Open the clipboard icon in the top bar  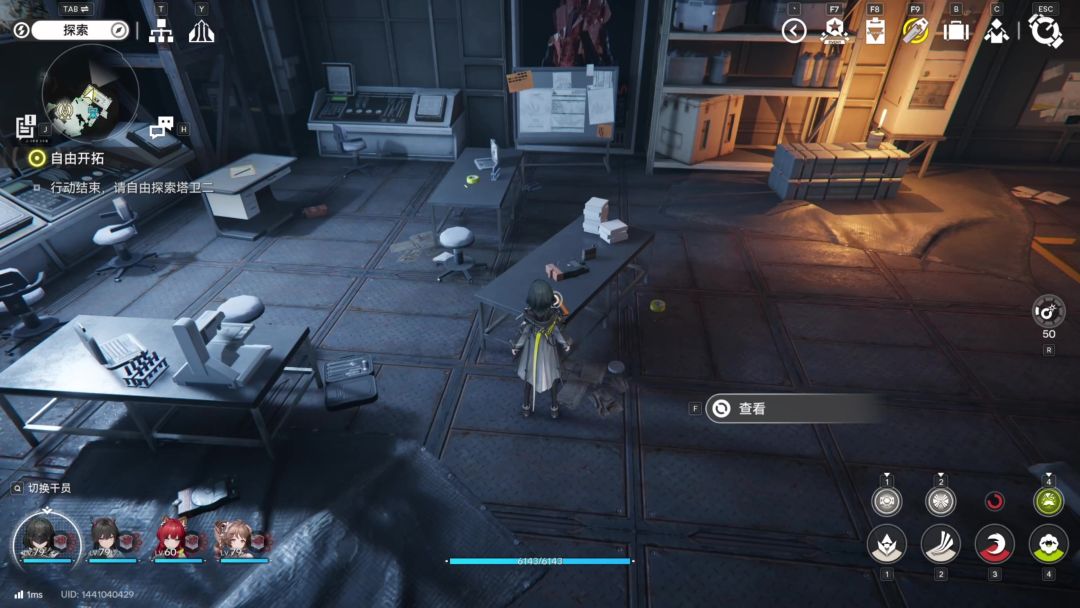pyautogui.click(x=875, y=31)
